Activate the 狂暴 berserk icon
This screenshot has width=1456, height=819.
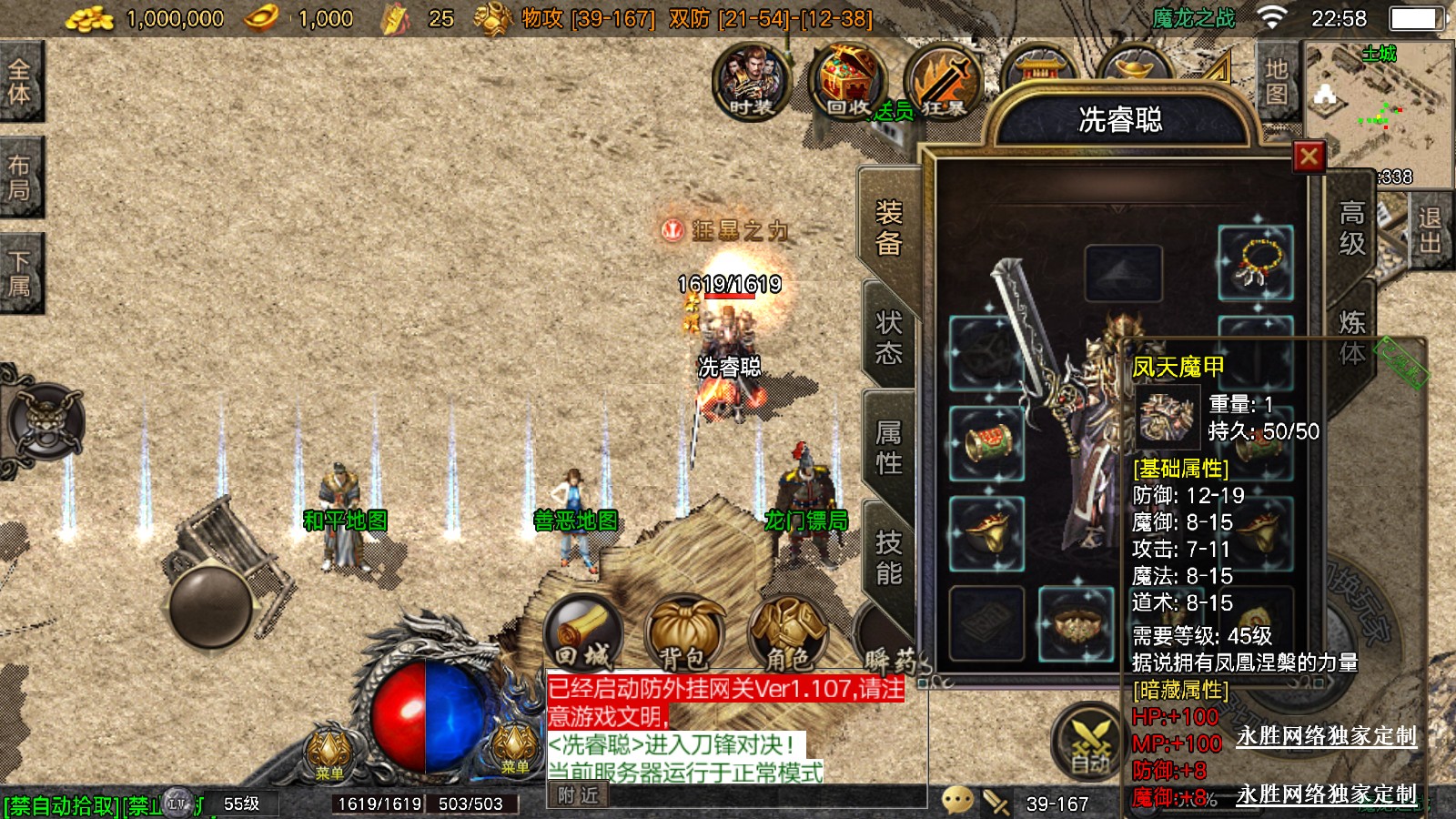pos(943,82)
